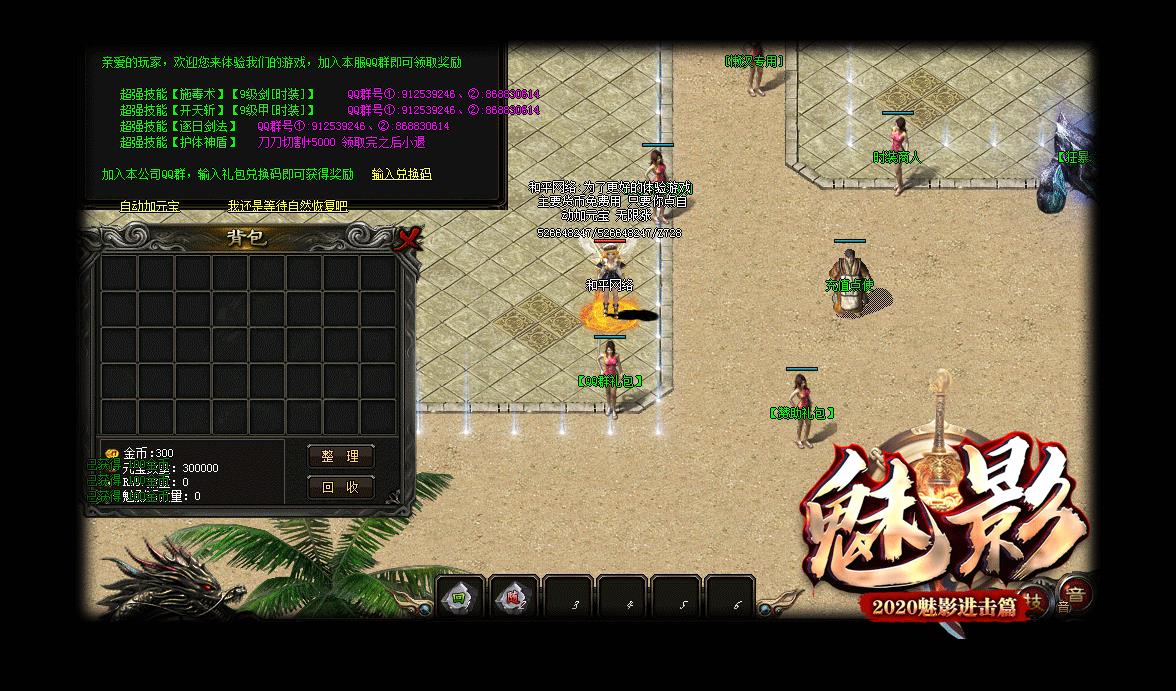Close the 背包 backpack window
Image resolution: width=1176 pixels, height=691 pixels.
407,238
